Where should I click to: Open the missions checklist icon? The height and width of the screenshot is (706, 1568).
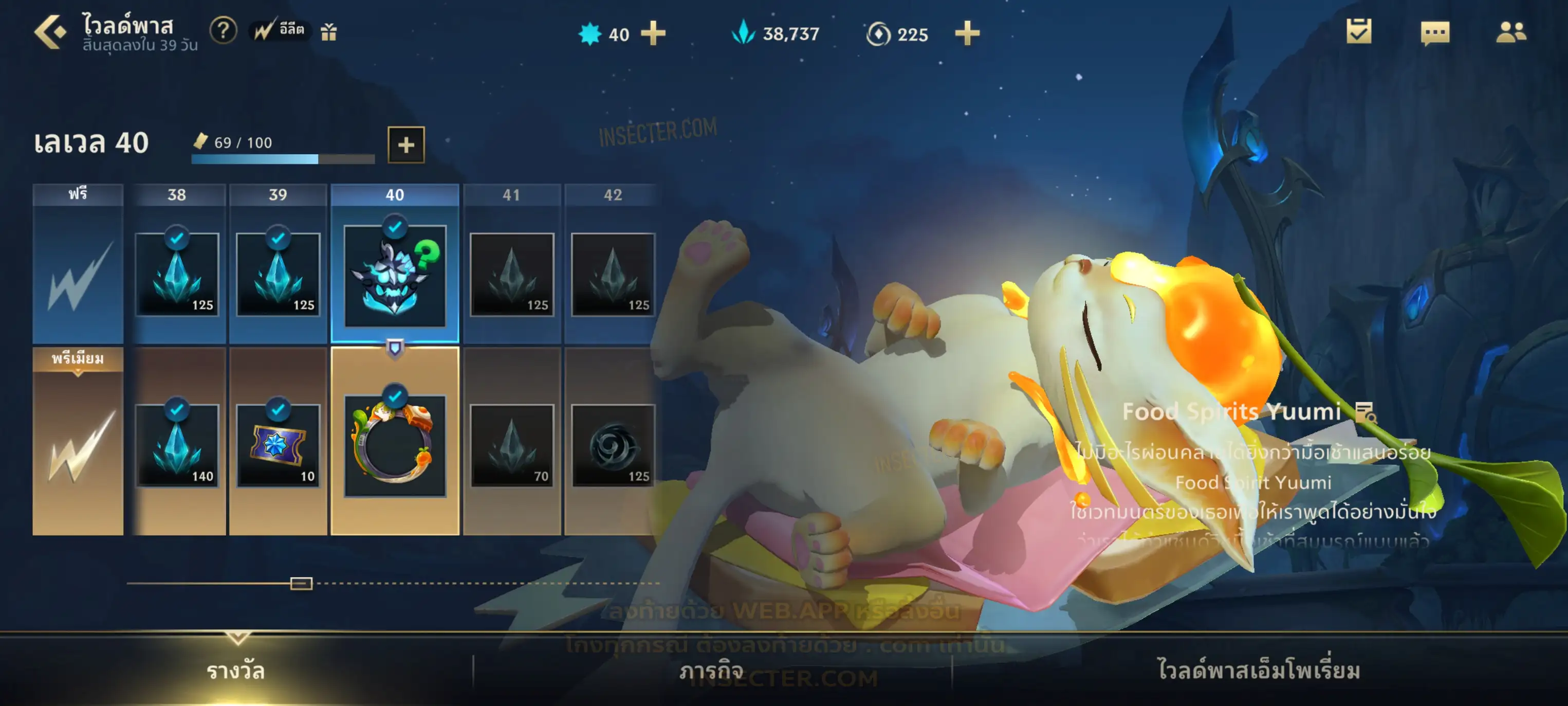pos(1358,32)
